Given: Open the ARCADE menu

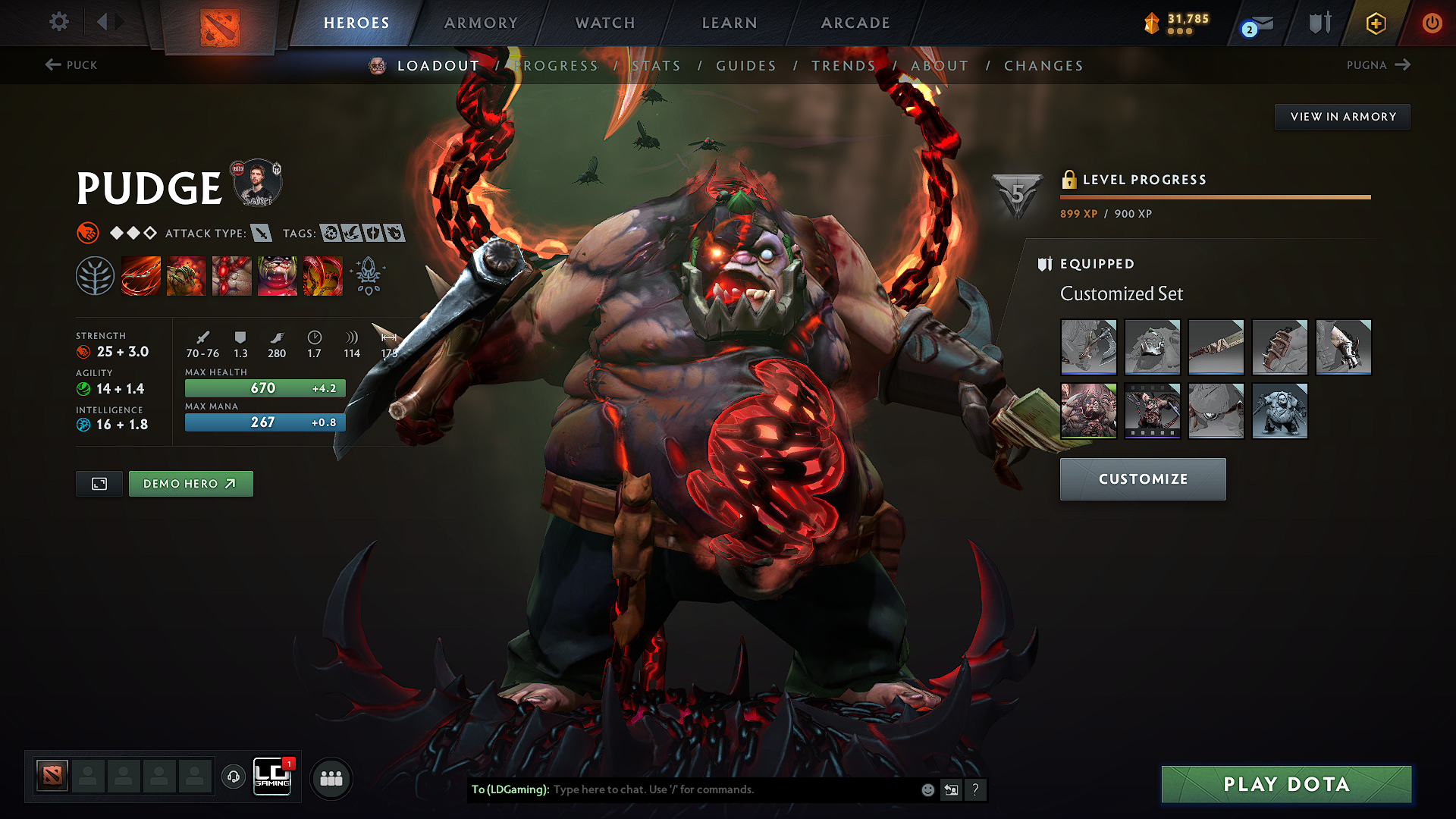Looking at the screenshot, I should pyautogui.click(x=855, y=23).
